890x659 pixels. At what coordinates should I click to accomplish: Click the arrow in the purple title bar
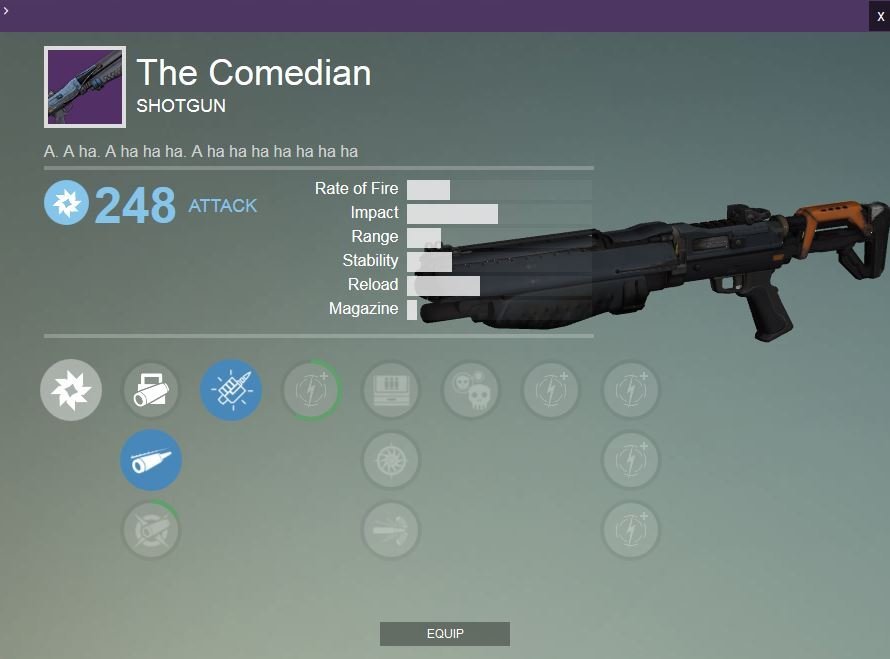[6, 10]
